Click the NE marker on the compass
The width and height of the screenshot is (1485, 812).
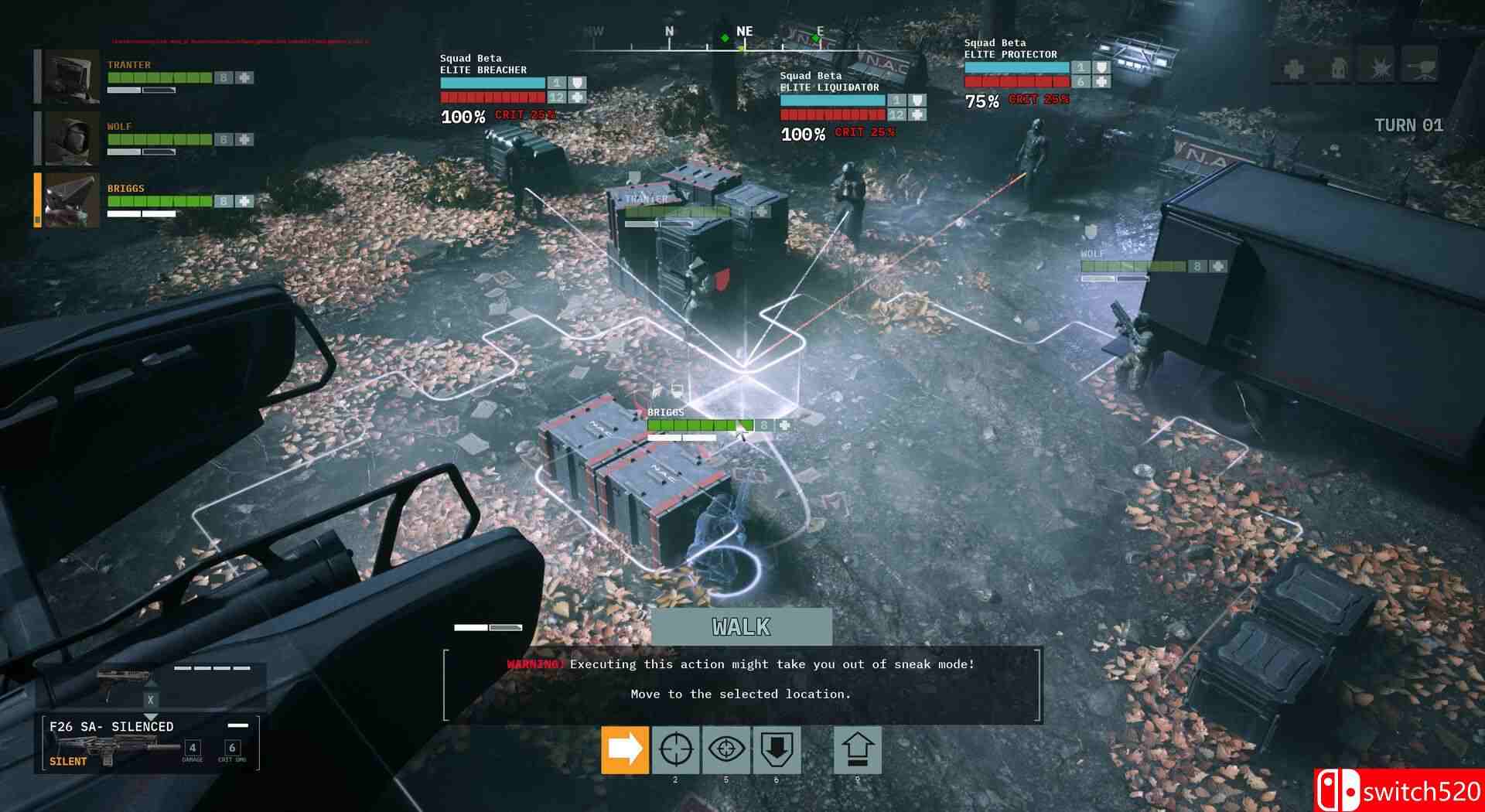pos(744,31)
